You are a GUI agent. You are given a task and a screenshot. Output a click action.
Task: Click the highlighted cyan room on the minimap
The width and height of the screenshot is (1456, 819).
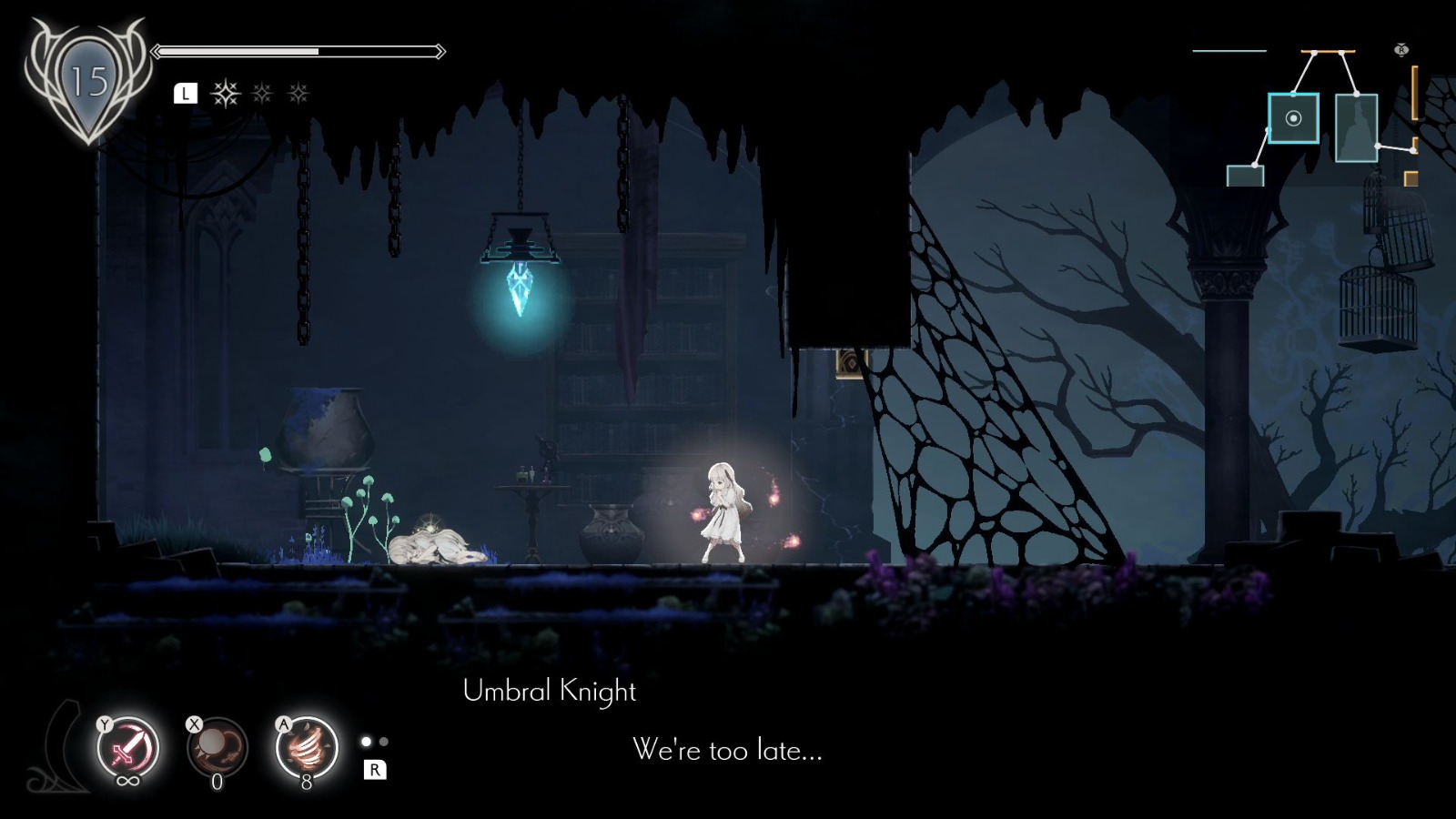[x=1293, y=118]
